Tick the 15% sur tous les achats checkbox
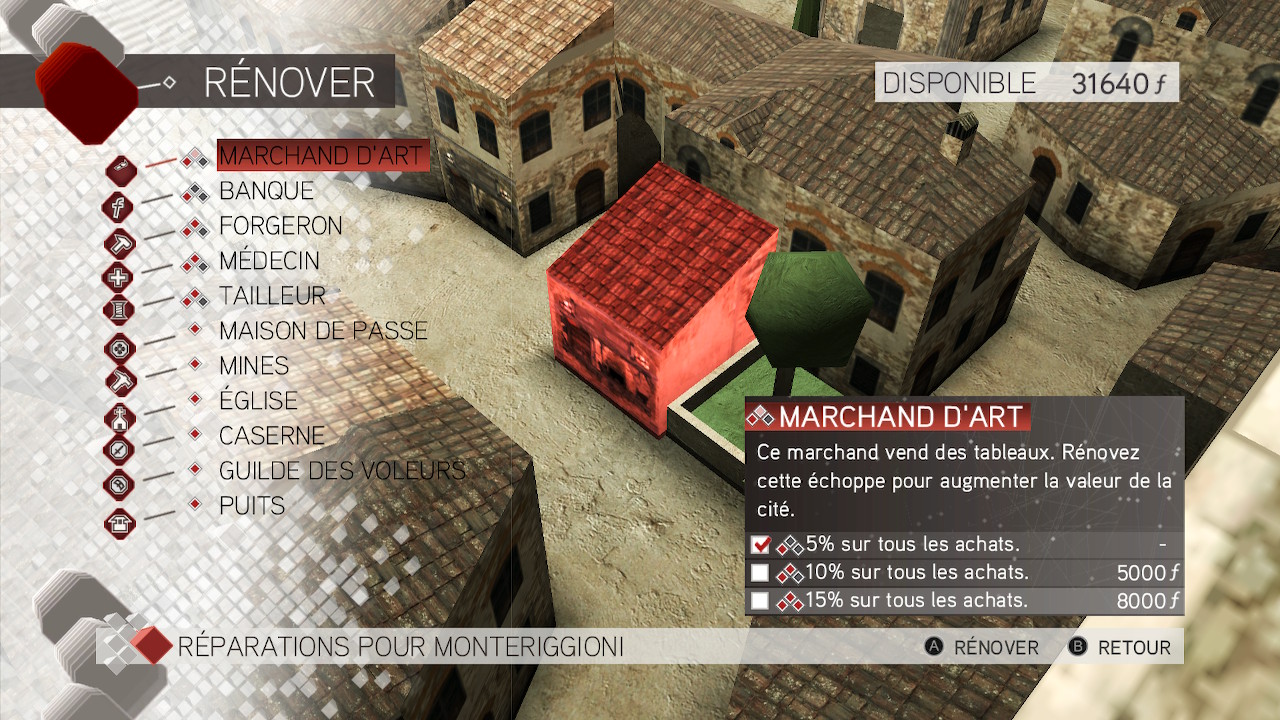1280x720 pixels. click(760, 601)
